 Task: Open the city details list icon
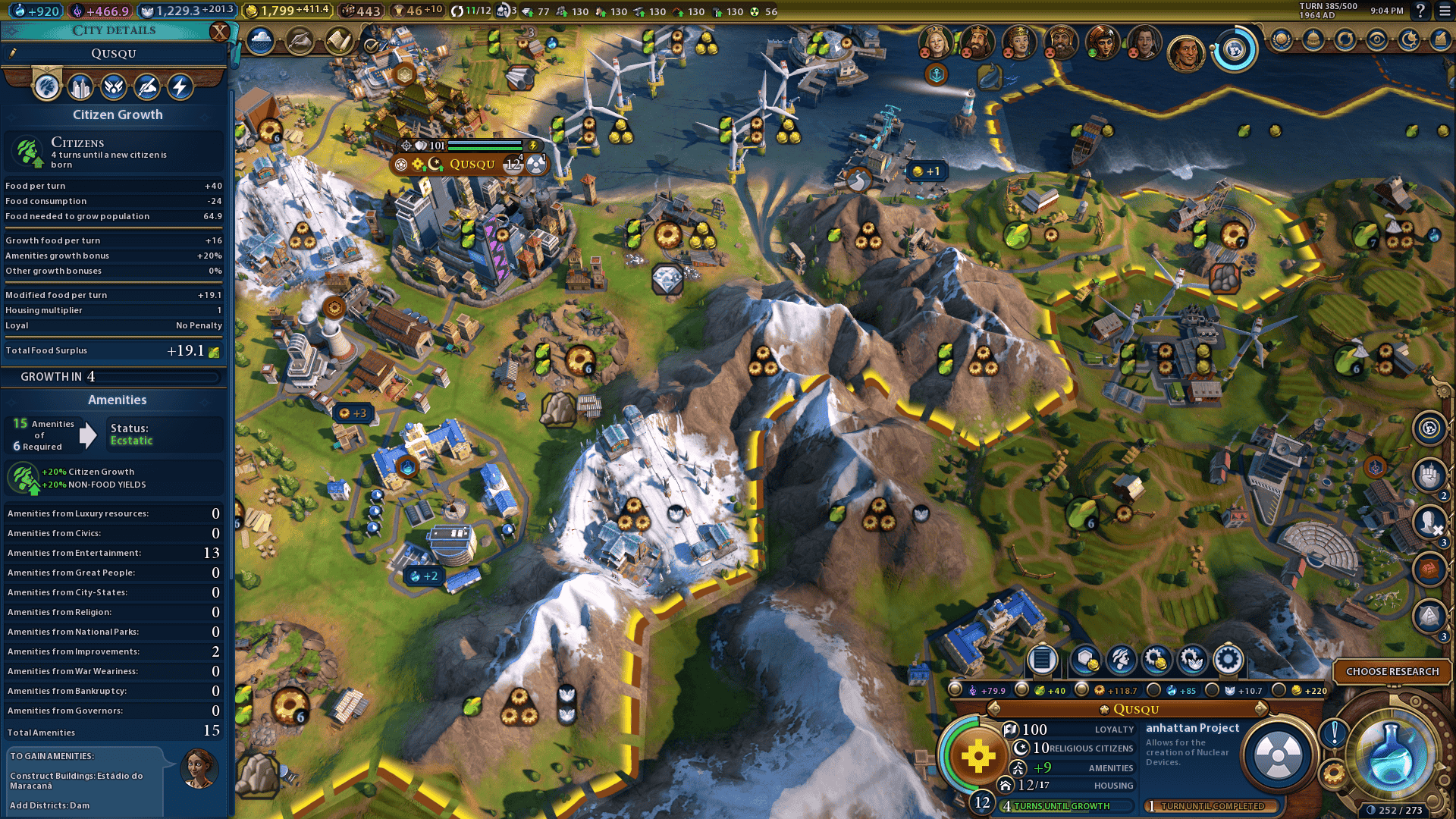point(1042,660)
